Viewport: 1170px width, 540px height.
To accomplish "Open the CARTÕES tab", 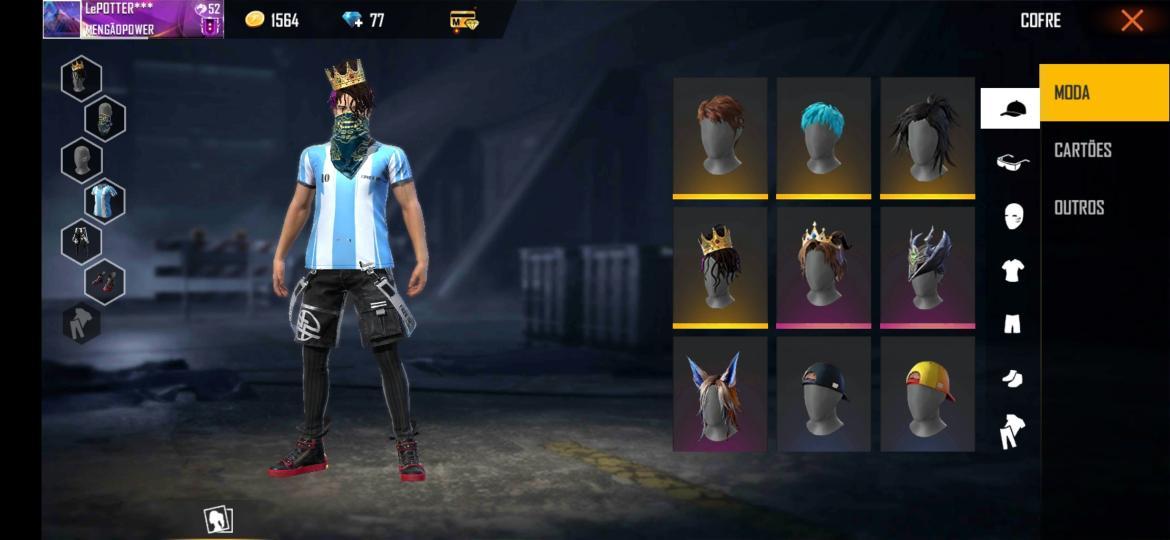I will click(x=1083, y=150).
